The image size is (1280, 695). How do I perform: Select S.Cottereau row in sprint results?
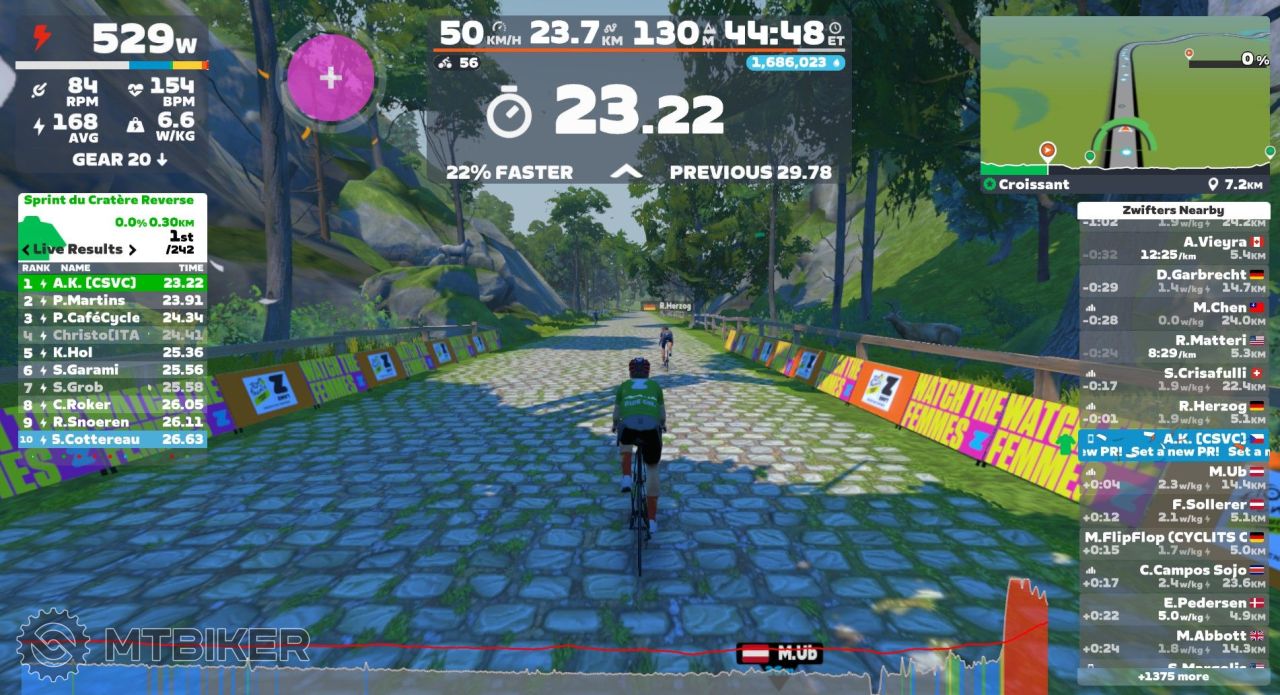coord(112,439)
